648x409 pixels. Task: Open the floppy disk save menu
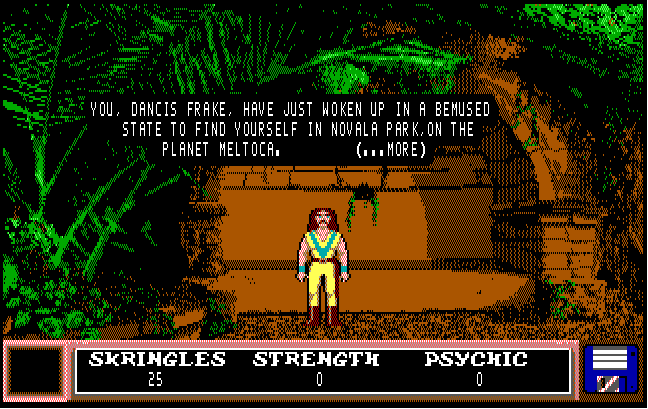point(610,370)
